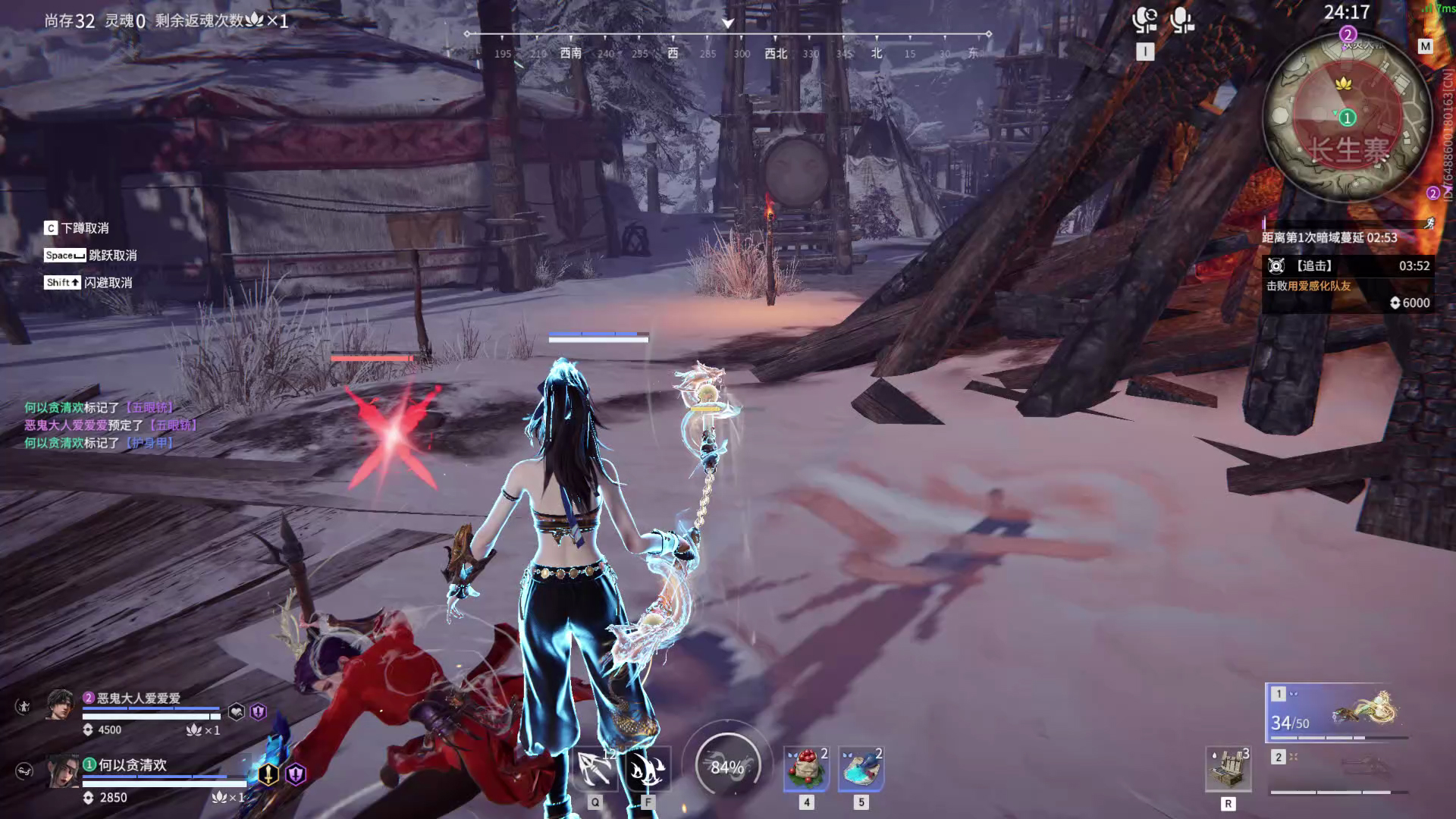Click the golden sword buff icon
This screenshot has height=819, width=1456.
tap(268, 773)
